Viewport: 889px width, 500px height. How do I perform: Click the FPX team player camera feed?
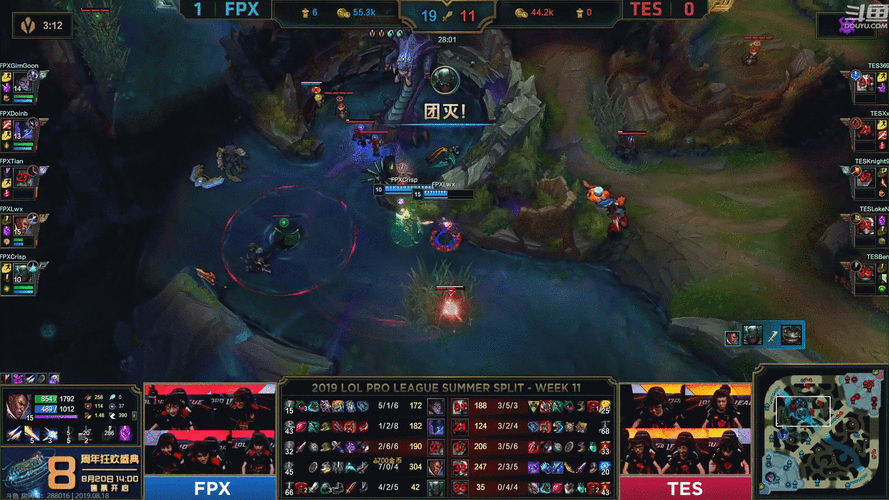point(208,428)
